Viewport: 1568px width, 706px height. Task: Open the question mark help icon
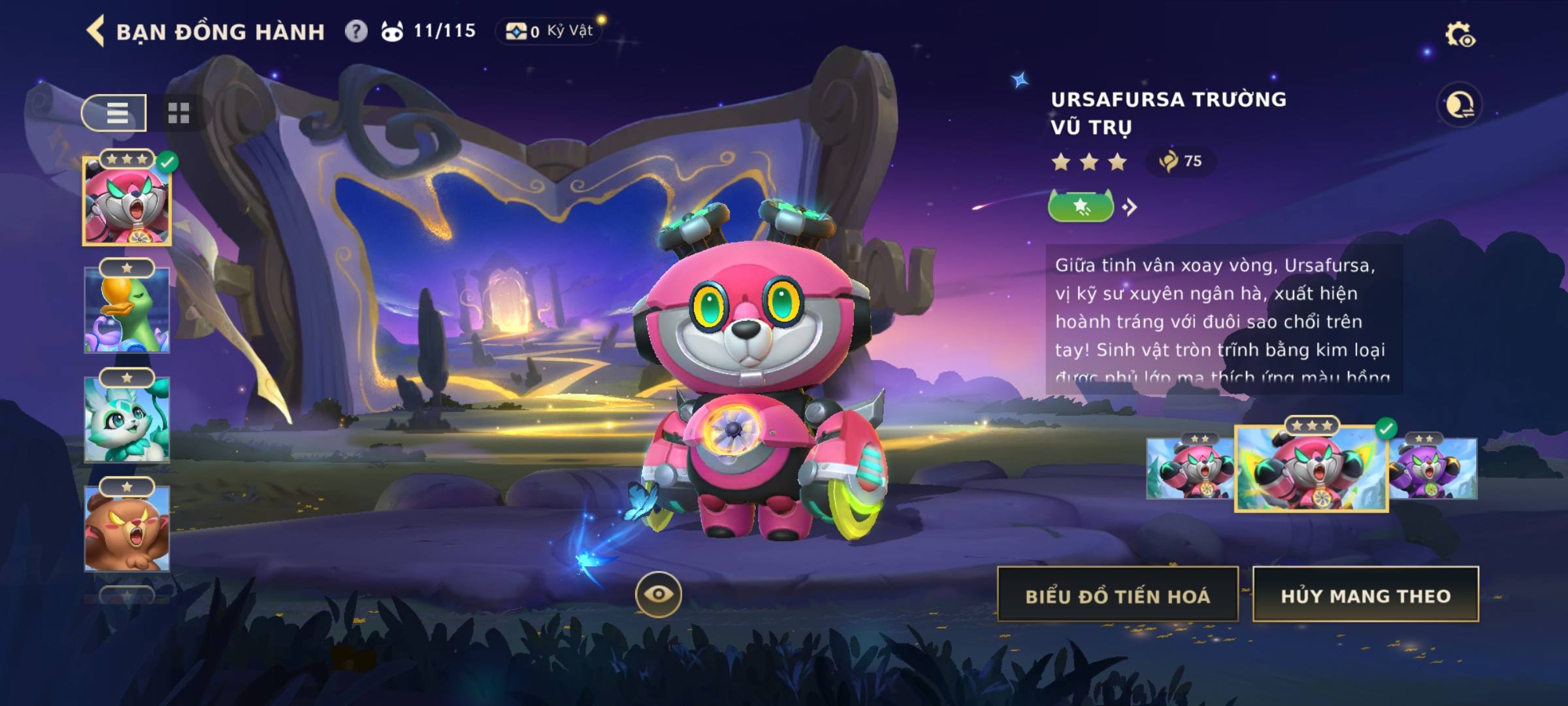356,31
